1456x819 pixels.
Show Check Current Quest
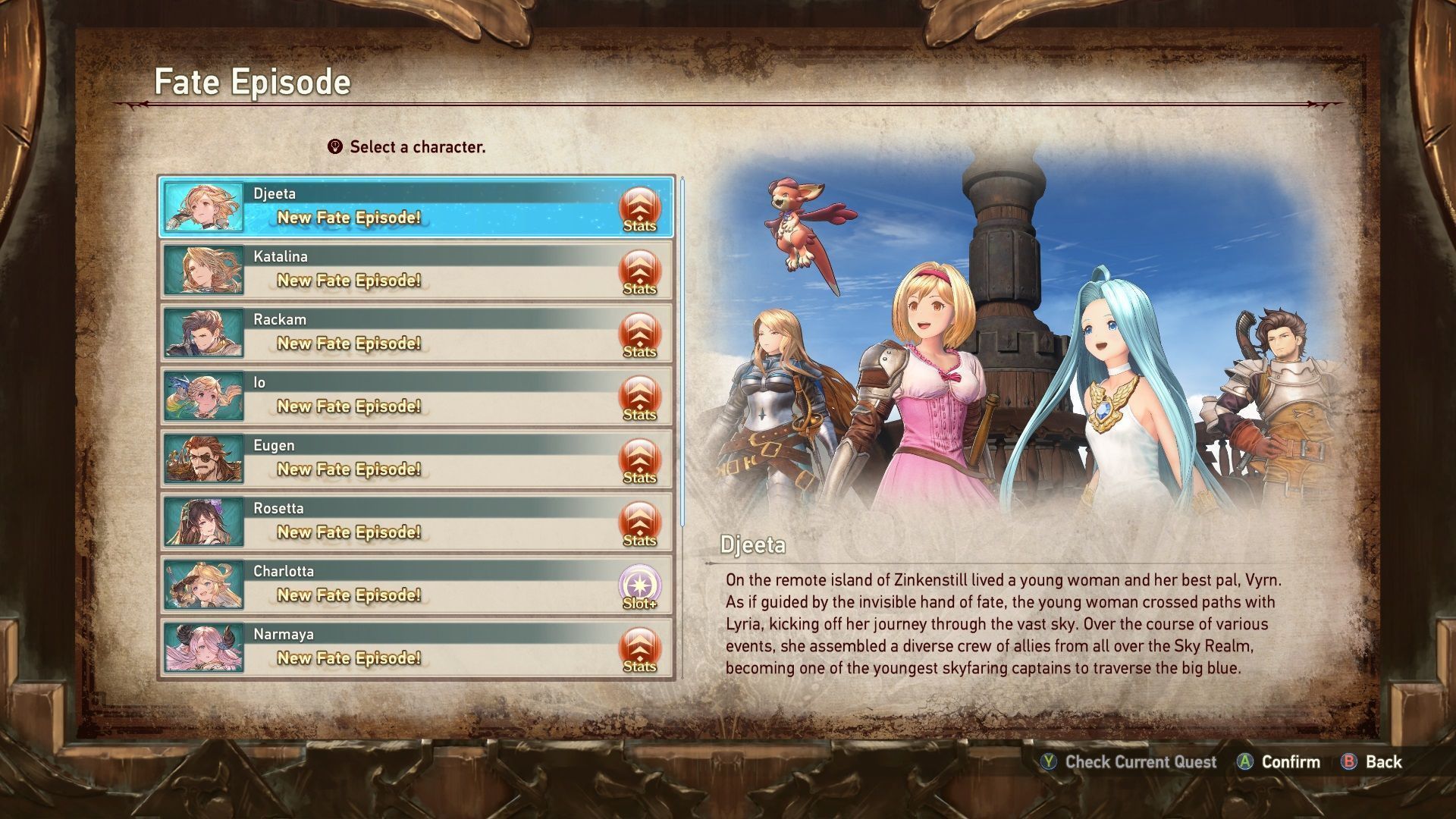pos(1140,762)
